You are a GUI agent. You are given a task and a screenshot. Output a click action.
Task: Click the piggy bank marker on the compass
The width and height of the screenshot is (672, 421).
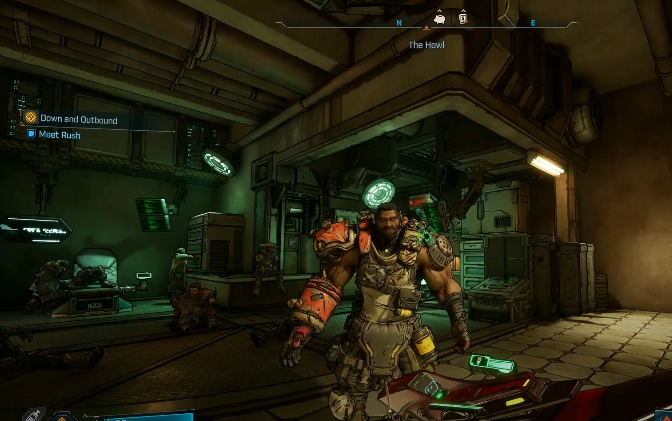pyautogui.click(x=440, y=17)
